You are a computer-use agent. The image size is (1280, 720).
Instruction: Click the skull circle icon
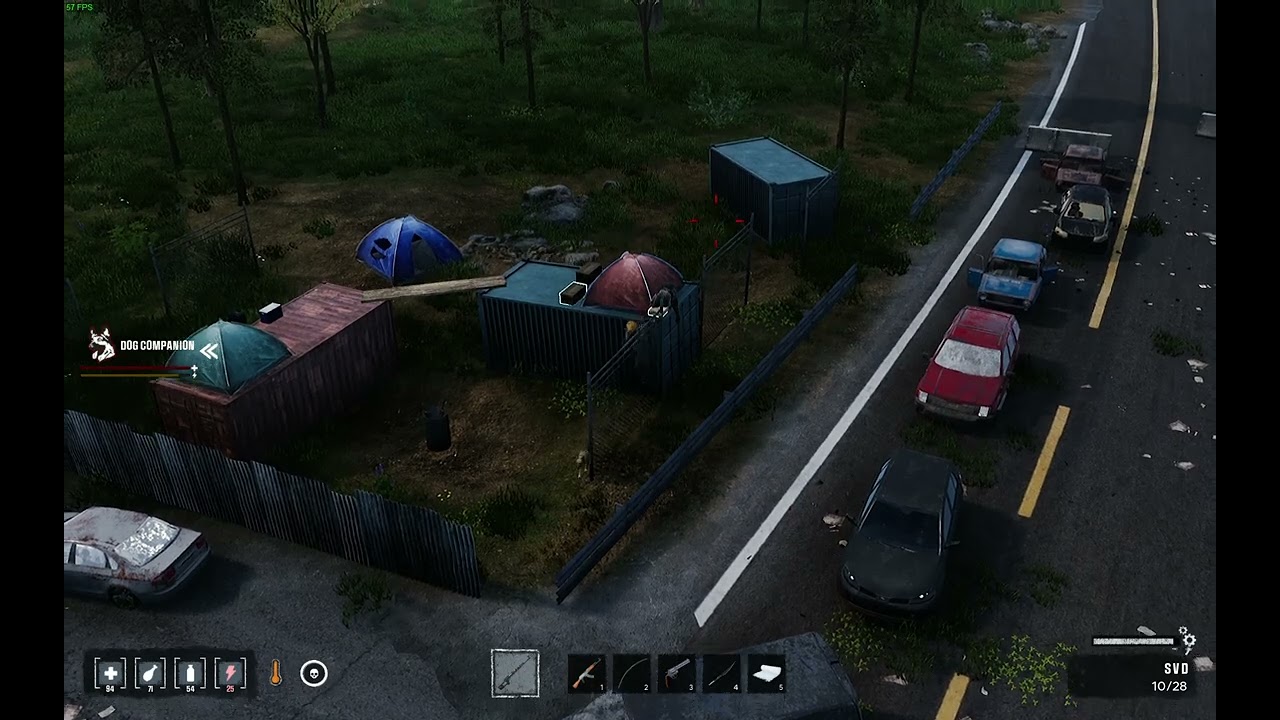click(x=313, y=674)
